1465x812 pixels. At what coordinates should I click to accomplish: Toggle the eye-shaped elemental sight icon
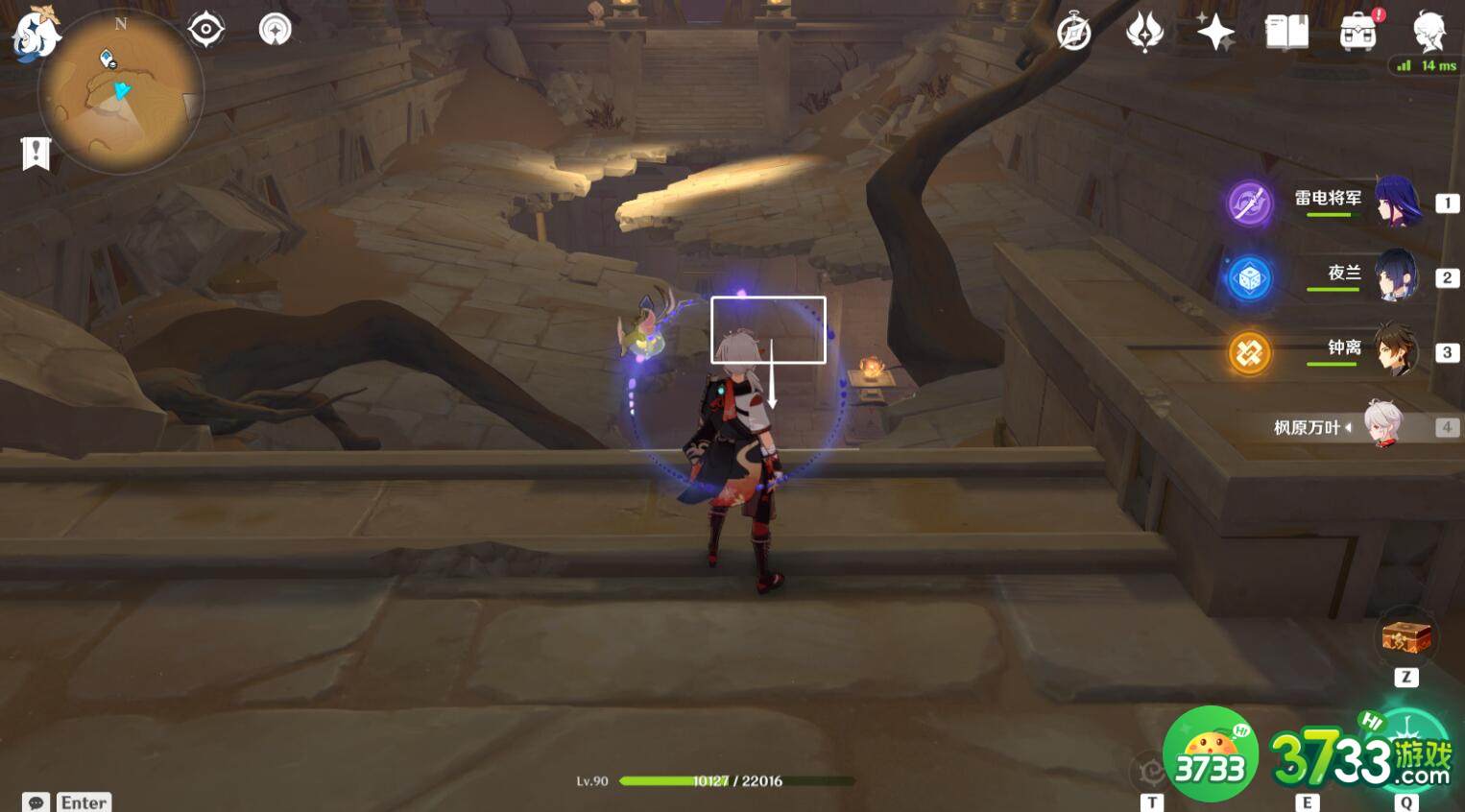(205, 30)
